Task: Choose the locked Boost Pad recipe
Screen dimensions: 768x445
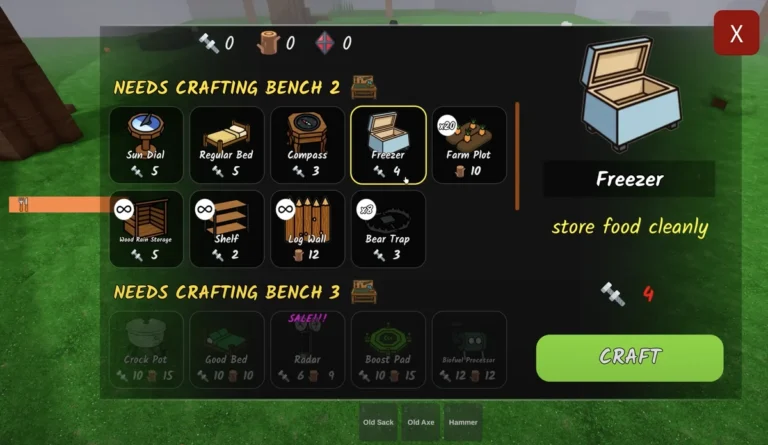Action: [388, 349]
